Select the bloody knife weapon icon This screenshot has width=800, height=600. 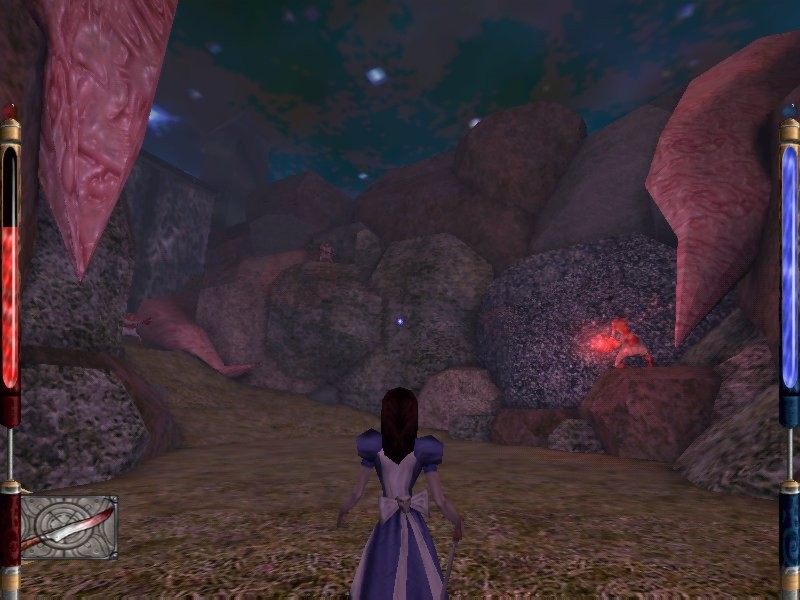tap(68, 527)
